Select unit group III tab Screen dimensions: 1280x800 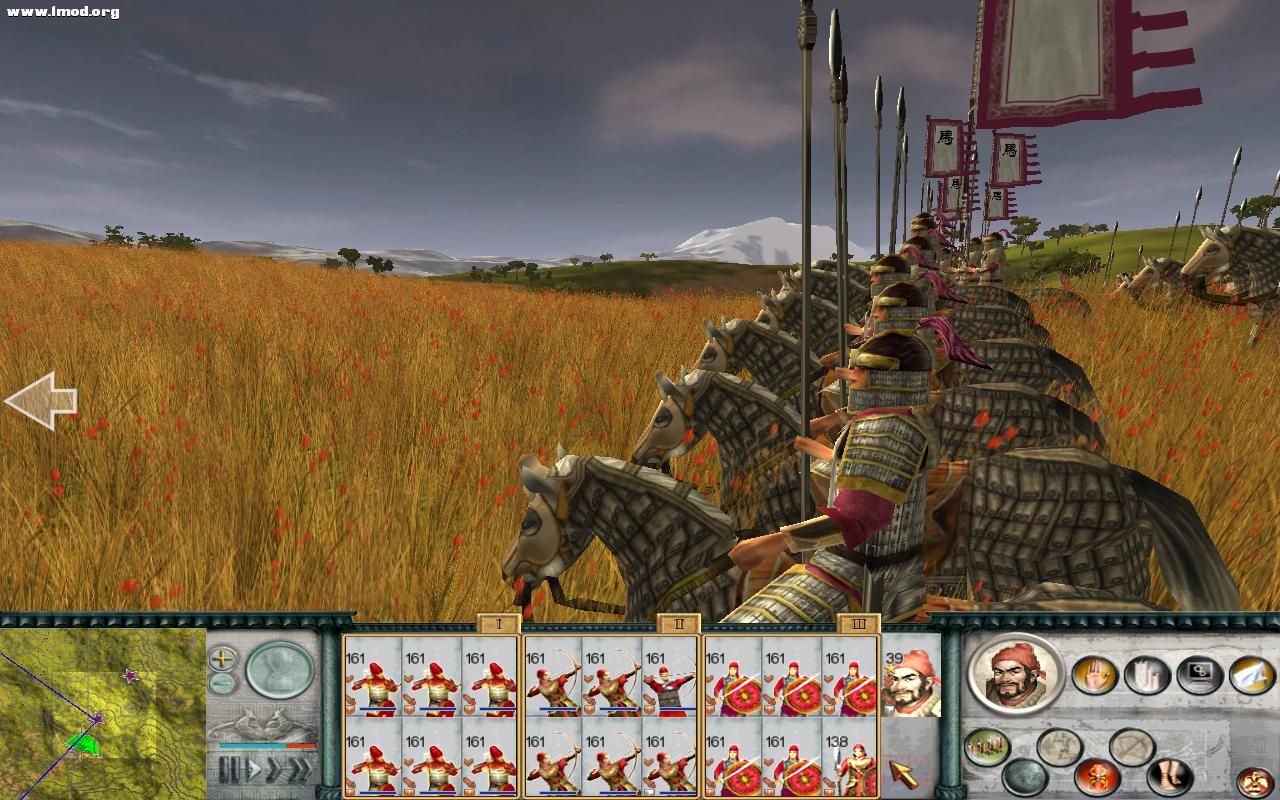858,625
